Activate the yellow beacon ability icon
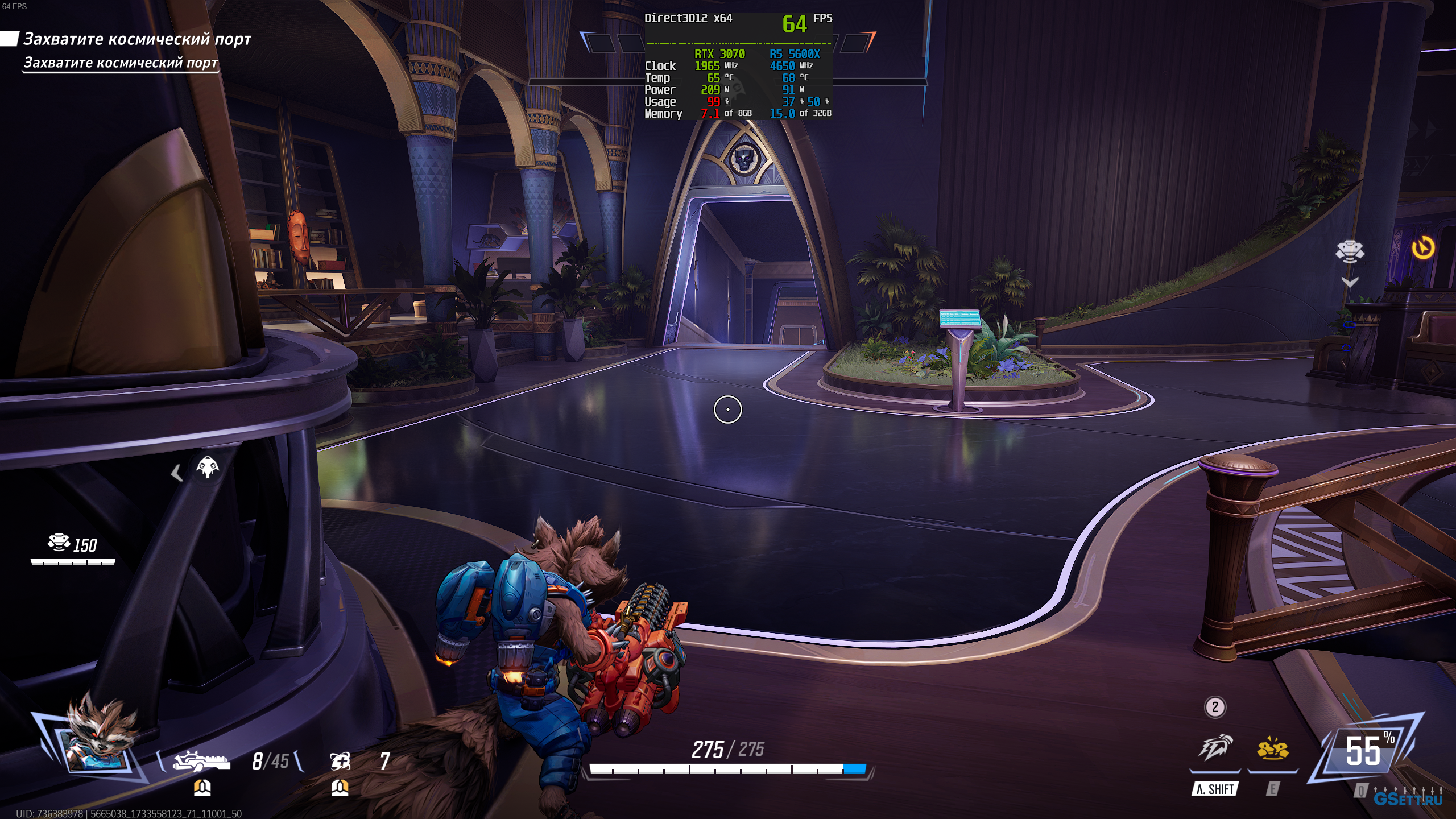 tap(1273, 749)
